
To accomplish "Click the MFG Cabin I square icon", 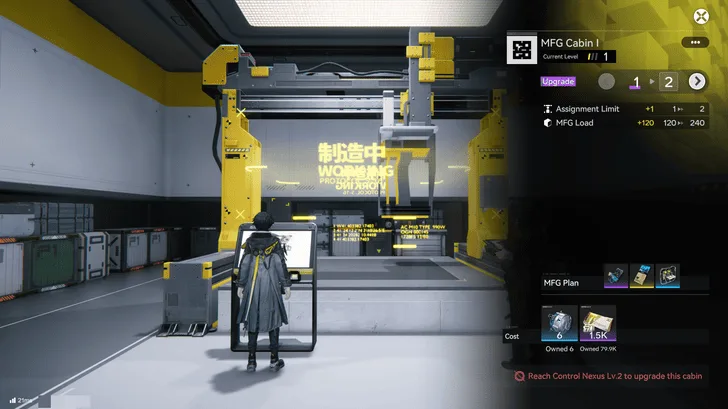I will (x=518, y=49).
